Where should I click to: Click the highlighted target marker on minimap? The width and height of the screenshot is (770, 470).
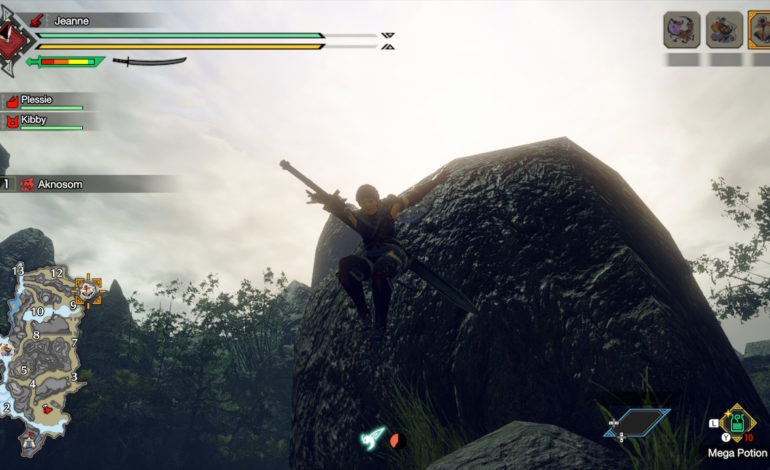87,290
